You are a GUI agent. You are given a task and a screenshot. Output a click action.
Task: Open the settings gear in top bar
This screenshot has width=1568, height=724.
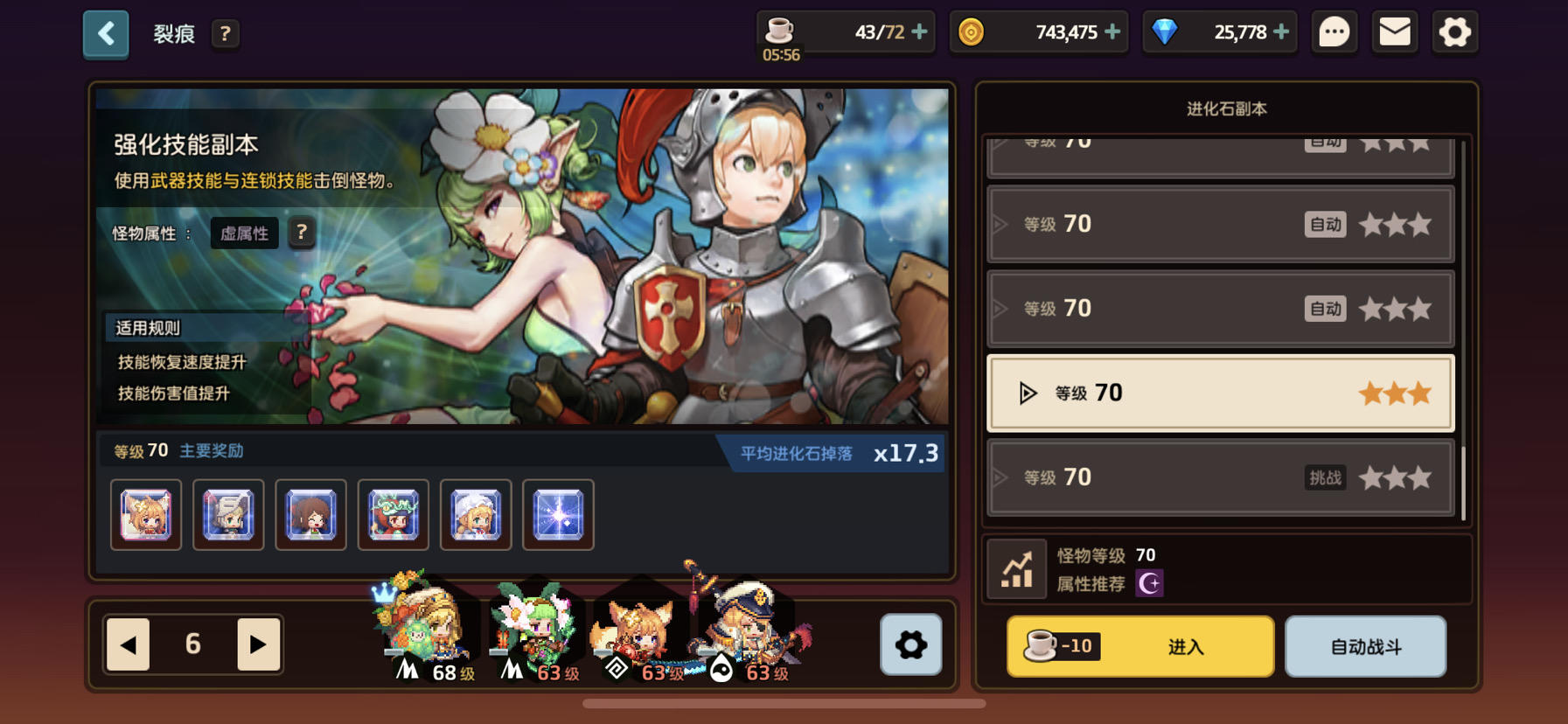click(x=1454, y=31)
